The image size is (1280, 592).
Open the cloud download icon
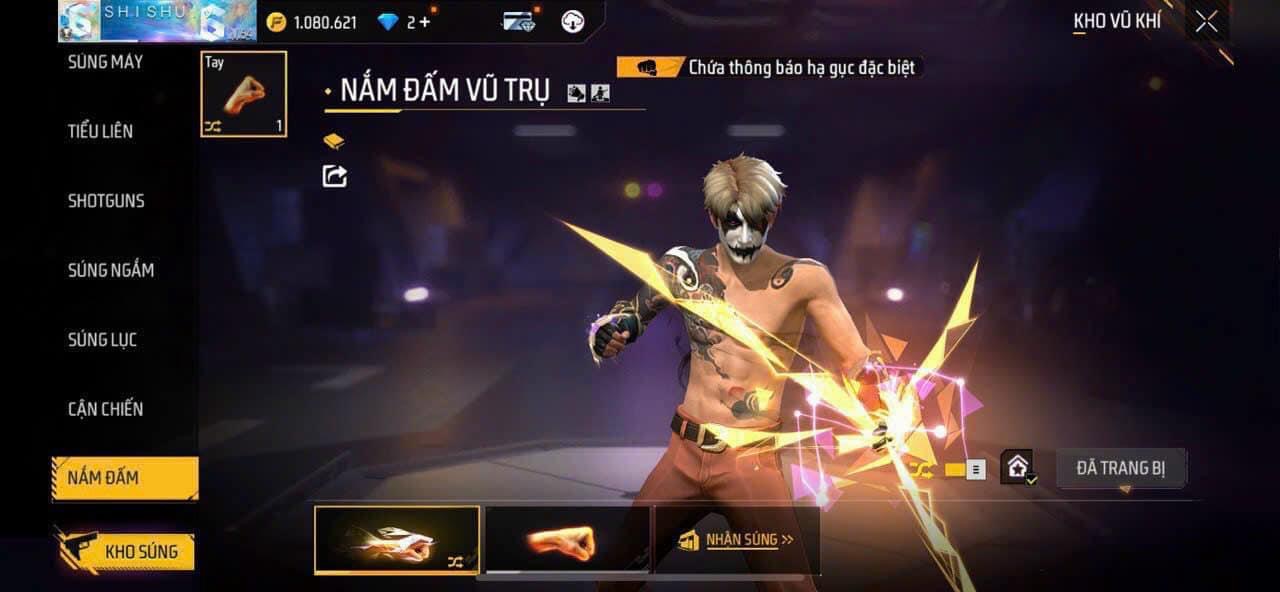coord(573,22)
